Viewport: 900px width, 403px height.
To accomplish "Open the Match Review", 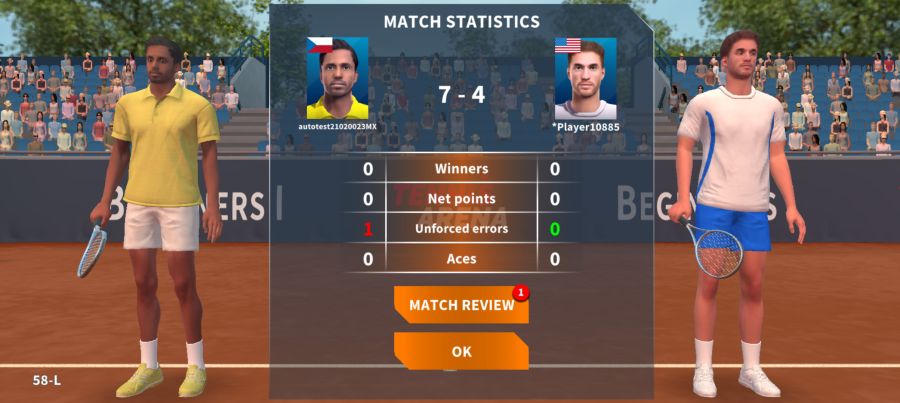I will (x=461, y=305).
